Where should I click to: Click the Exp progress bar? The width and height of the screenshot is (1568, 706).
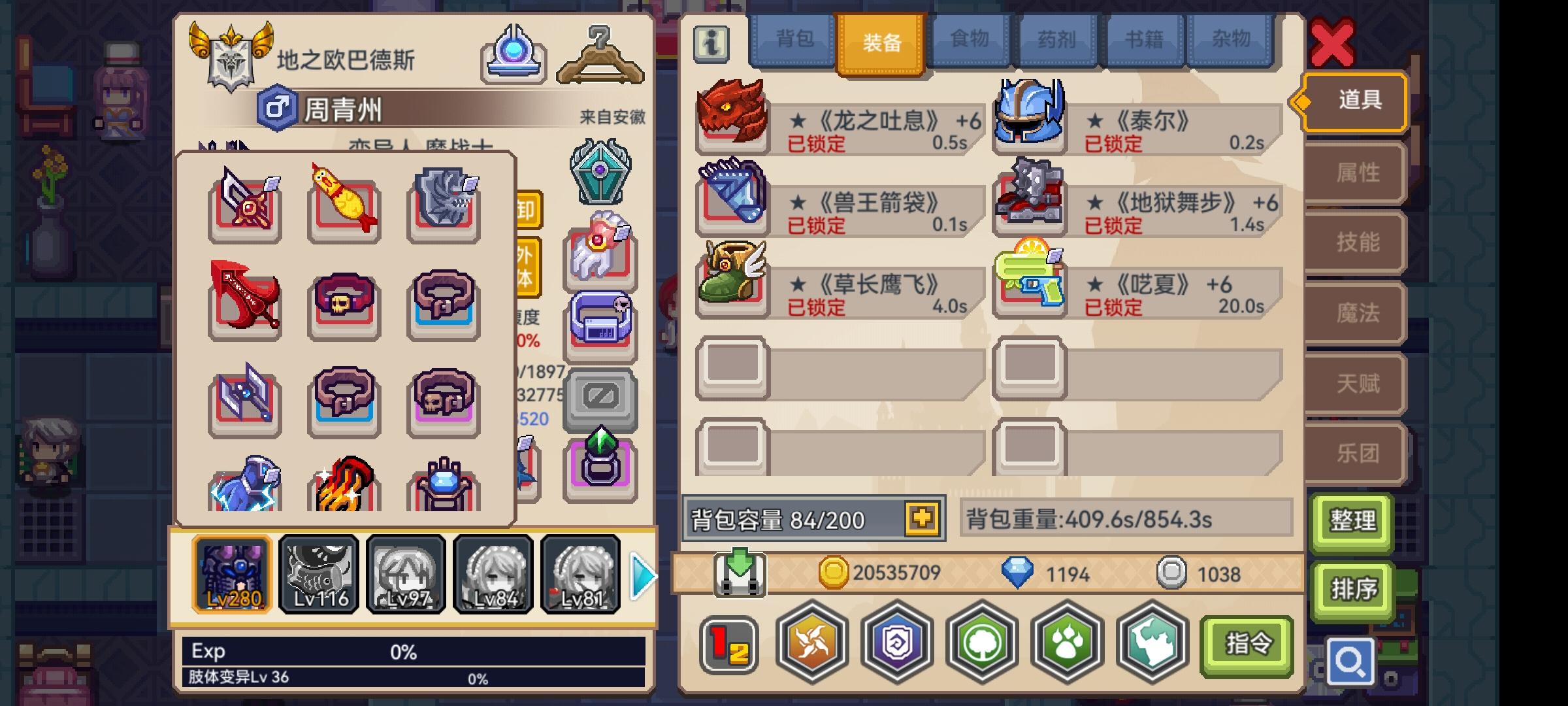[x=418, y=650]
